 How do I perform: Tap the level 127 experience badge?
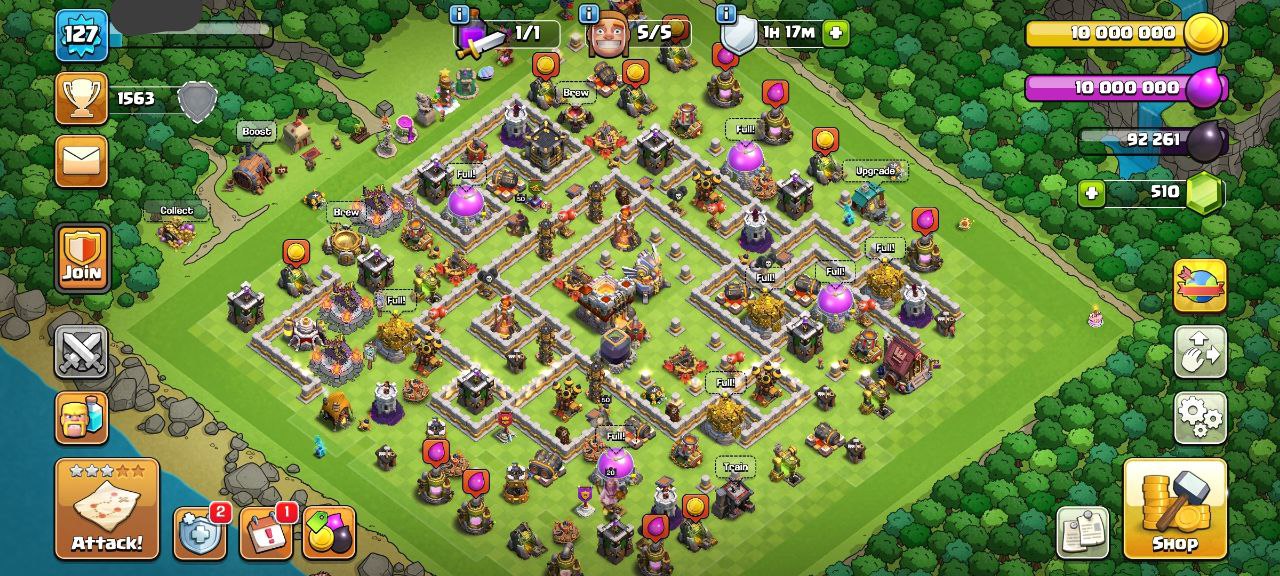pos(81,35)
